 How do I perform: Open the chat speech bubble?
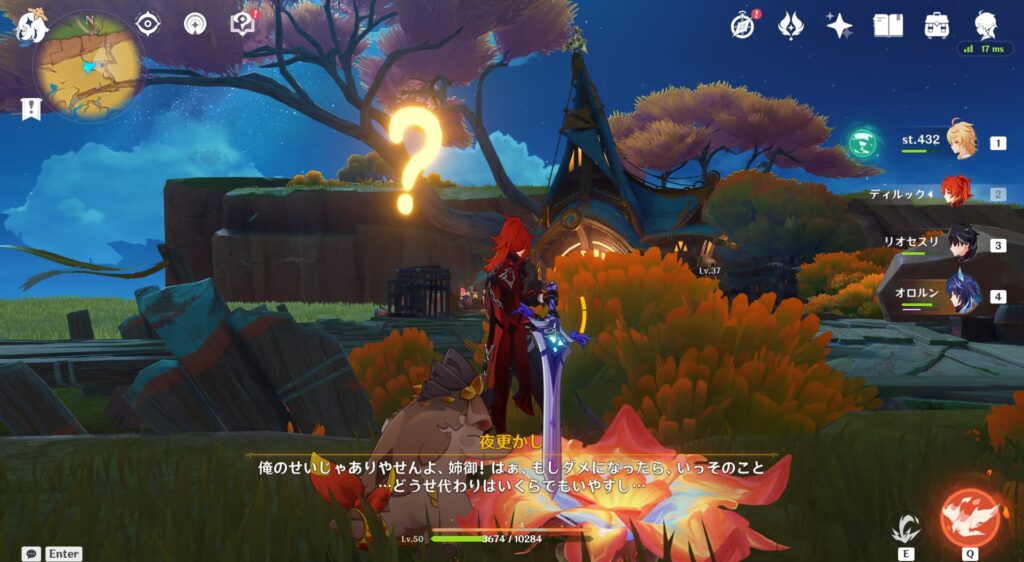point(31,553)
